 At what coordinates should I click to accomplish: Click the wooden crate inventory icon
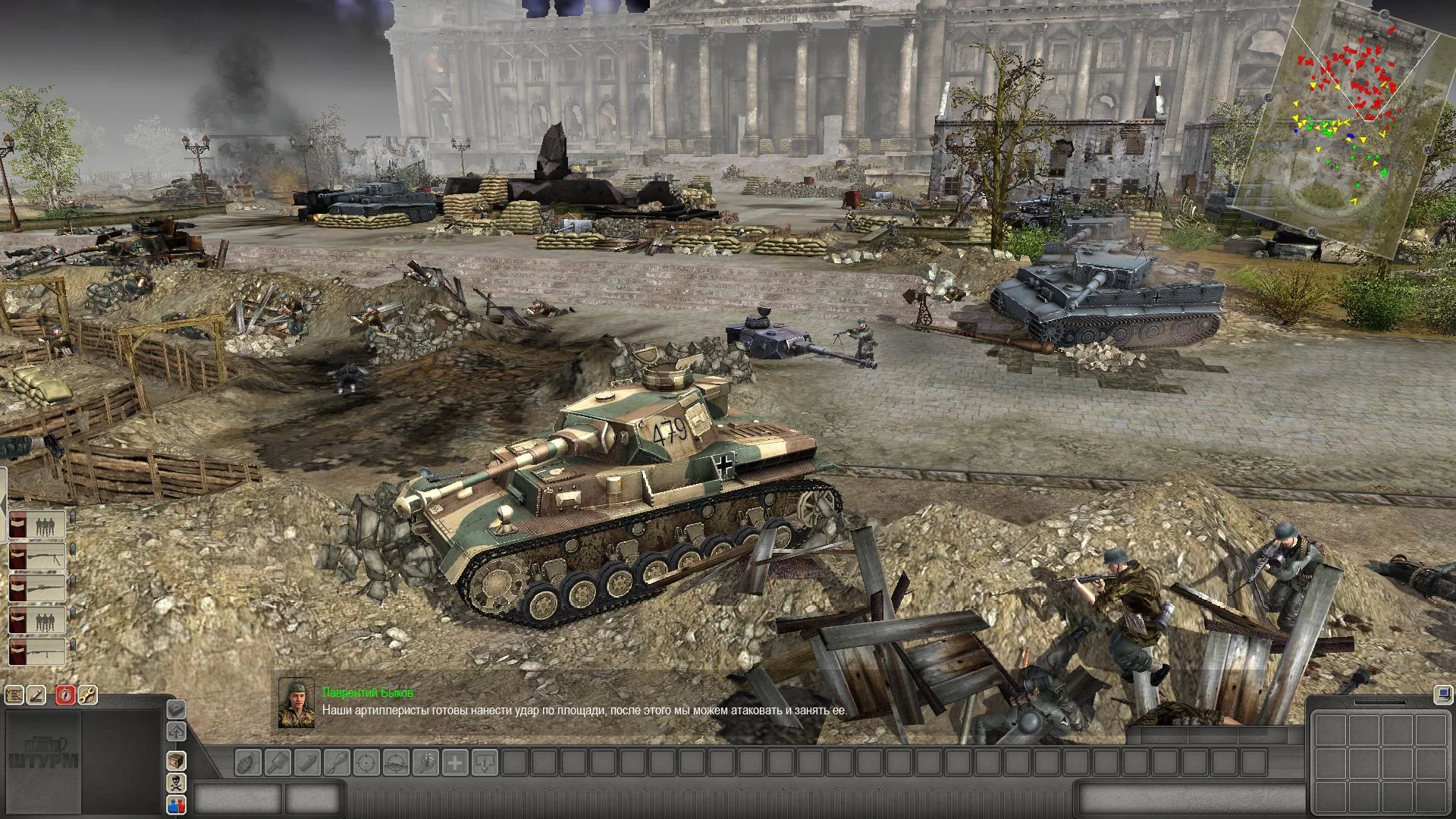(x=176, y=761)
